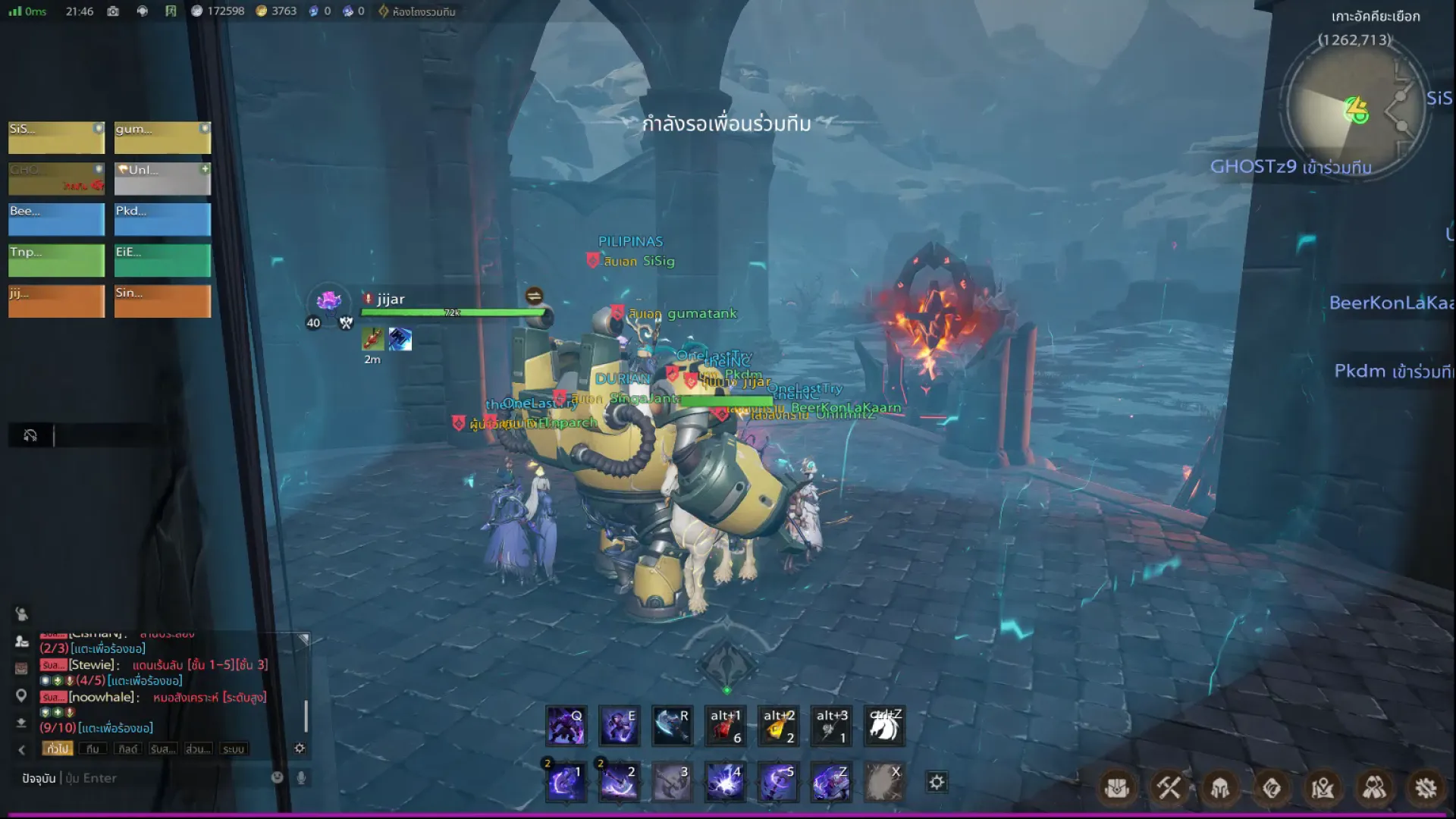Activate the Q skill ability

(x=566, y=726)
